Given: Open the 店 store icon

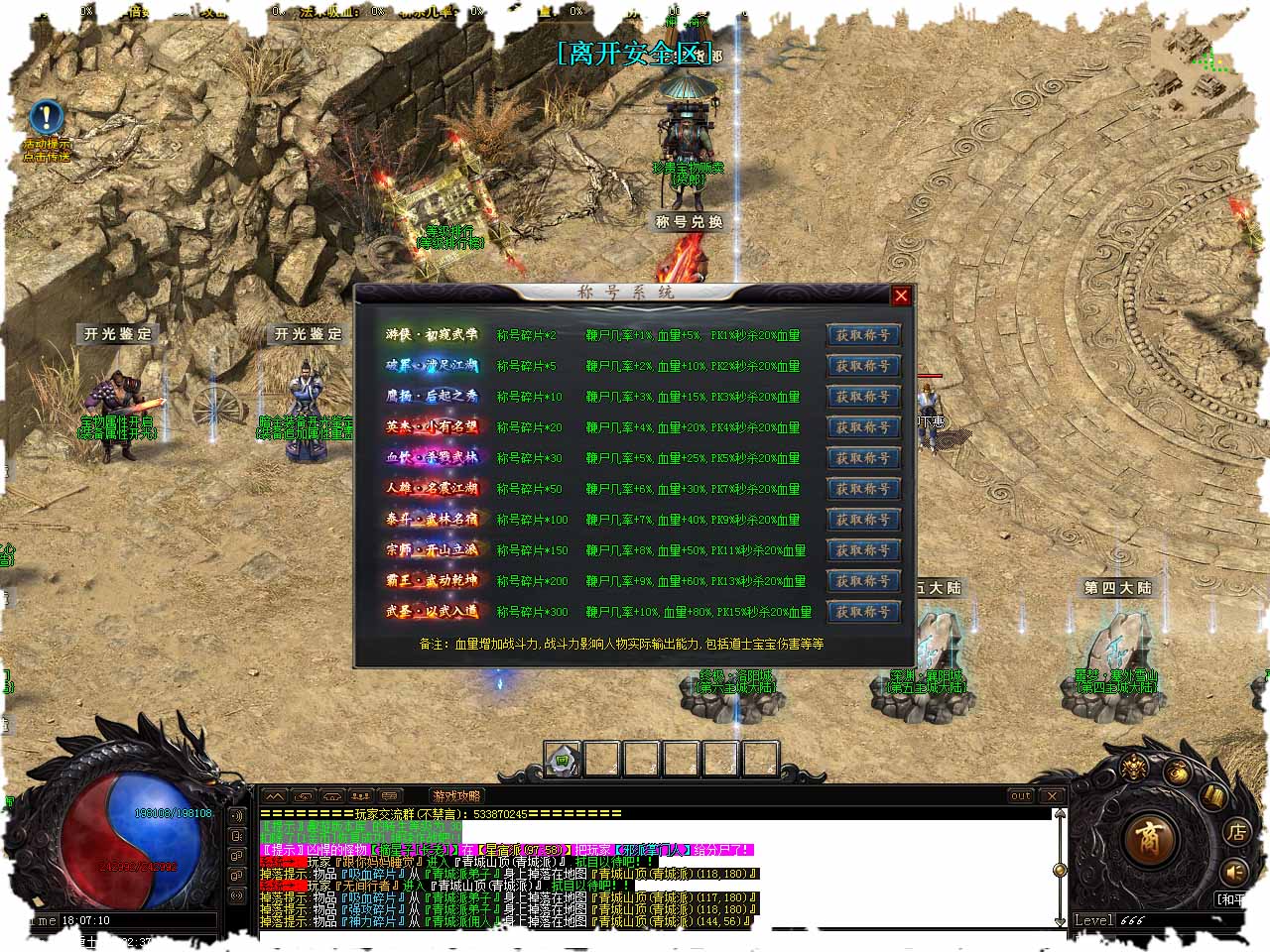Looking at the screenshot, I should 1235,832.
